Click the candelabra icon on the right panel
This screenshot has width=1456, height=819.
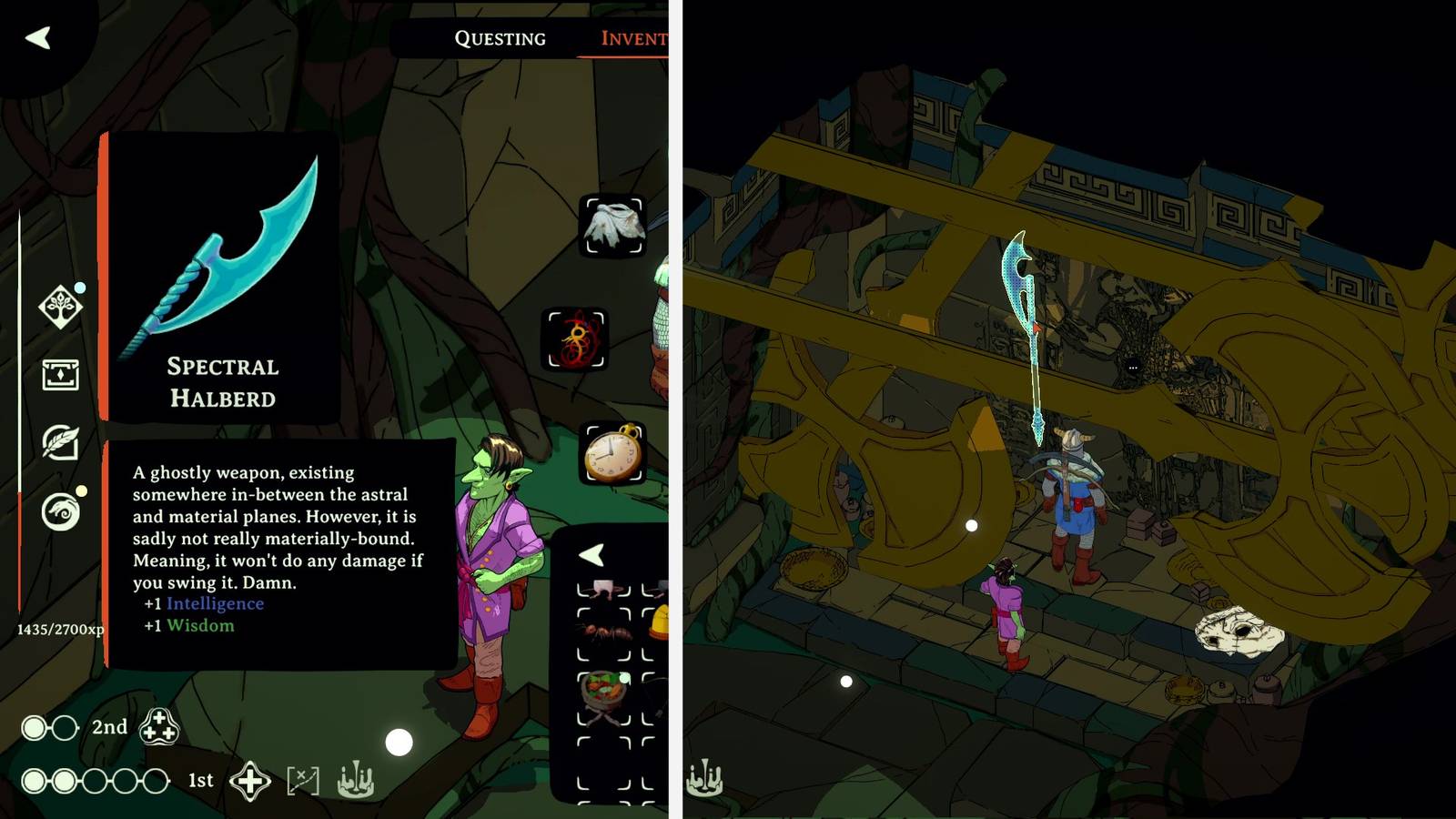703,778
